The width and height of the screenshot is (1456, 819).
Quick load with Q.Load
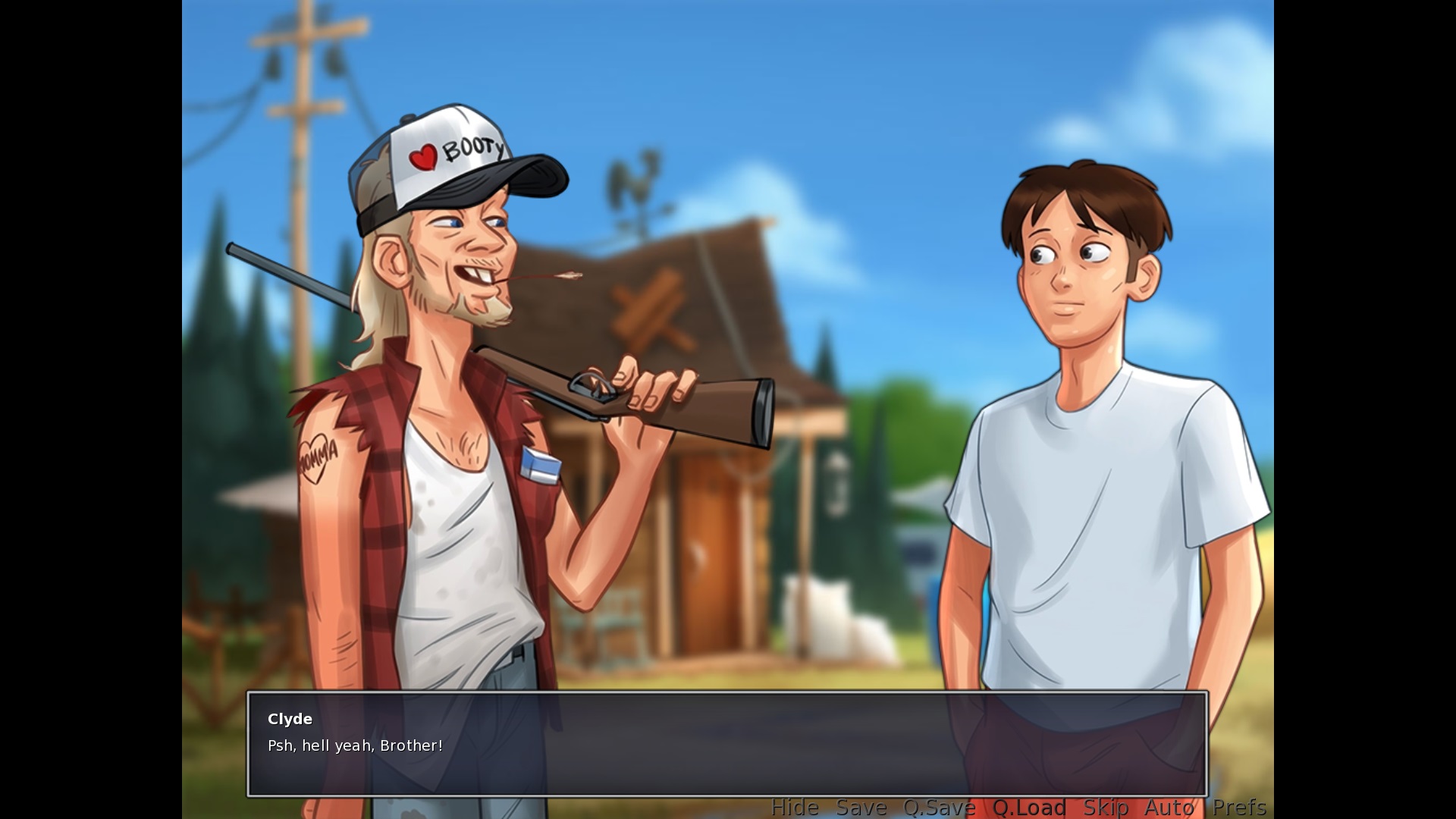click(x=1029, y=808)
